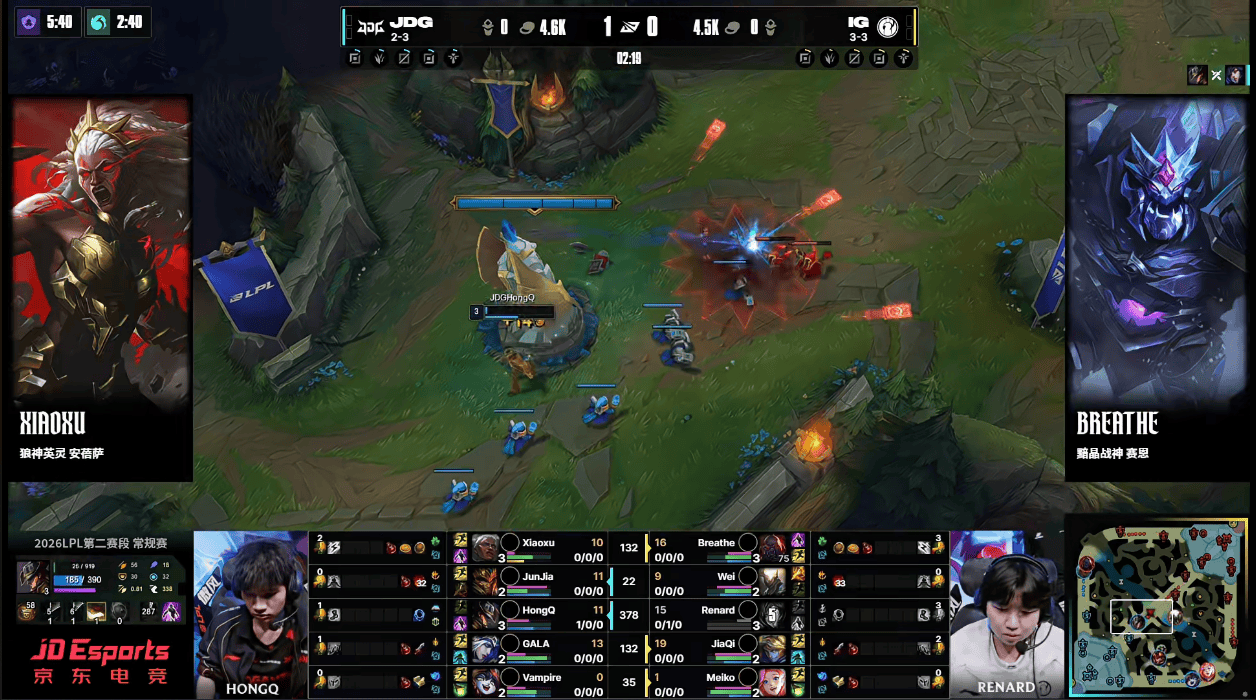Pick GALA's row in the scoreboard
This screenshot has height=700, width=1256.
pos(538,648)
